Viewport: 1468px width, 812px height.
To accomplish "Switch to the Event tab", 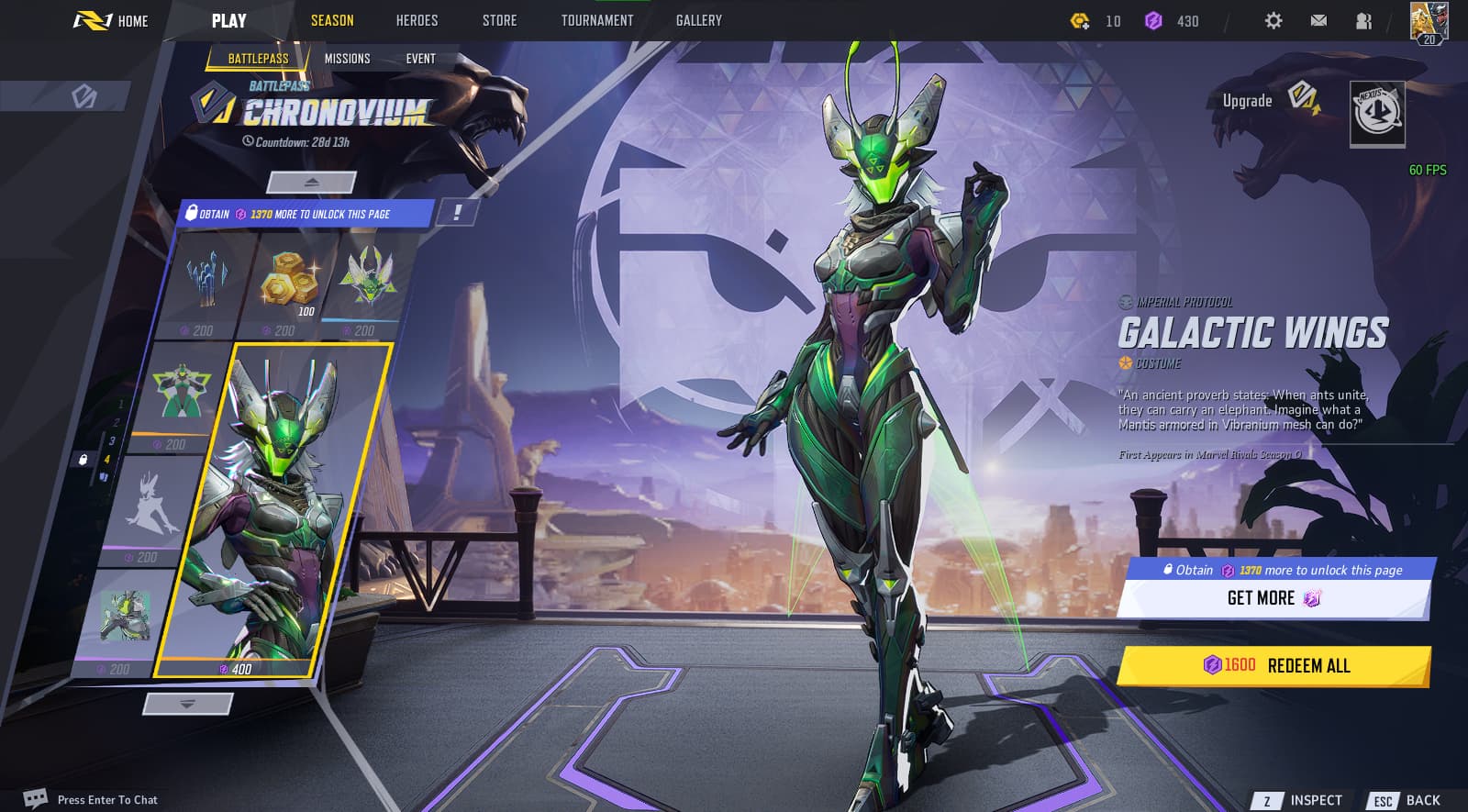I will click(420, 59).
